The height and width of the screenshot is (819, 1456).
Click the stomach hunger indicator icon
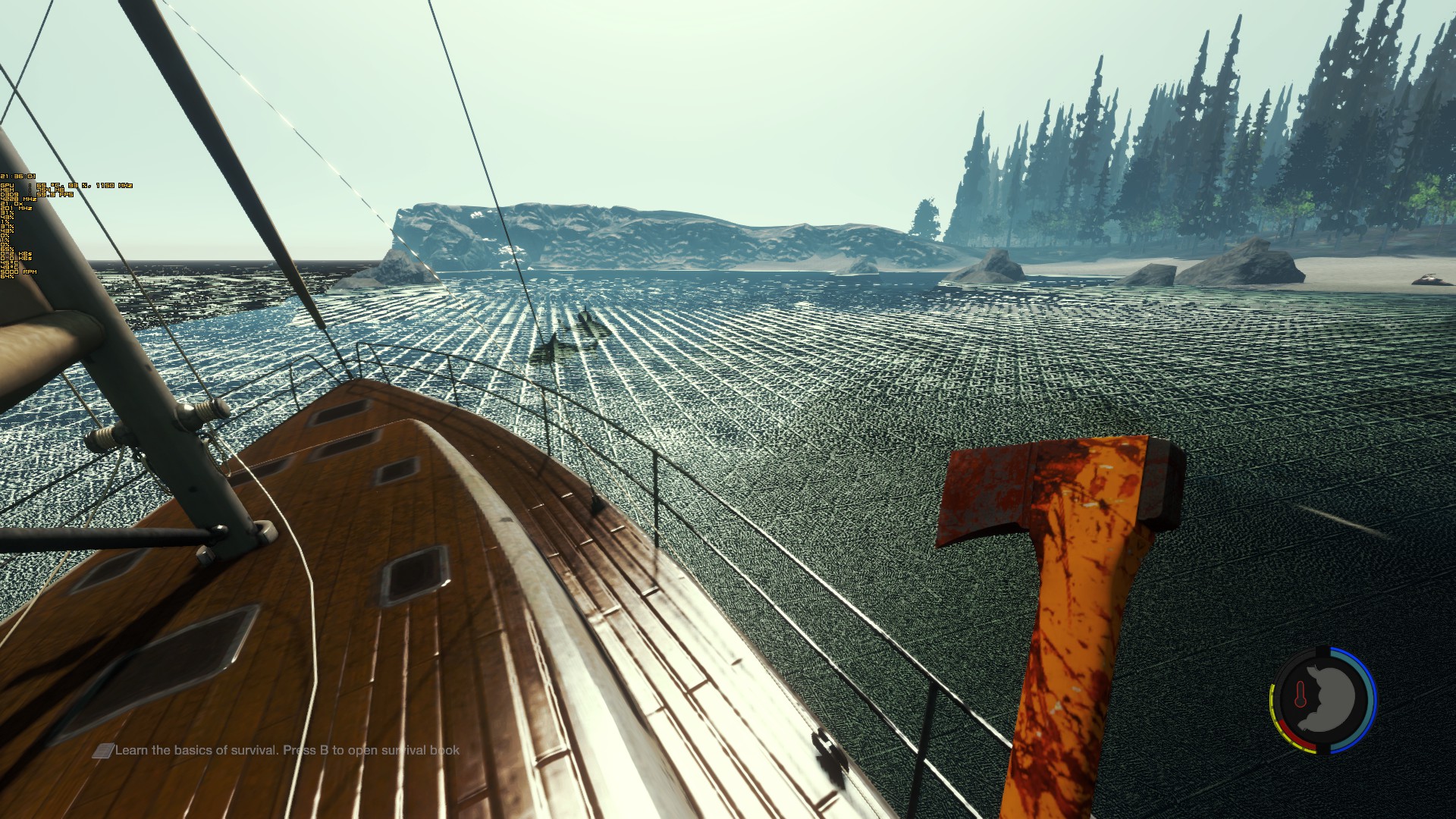point(1333,699)
